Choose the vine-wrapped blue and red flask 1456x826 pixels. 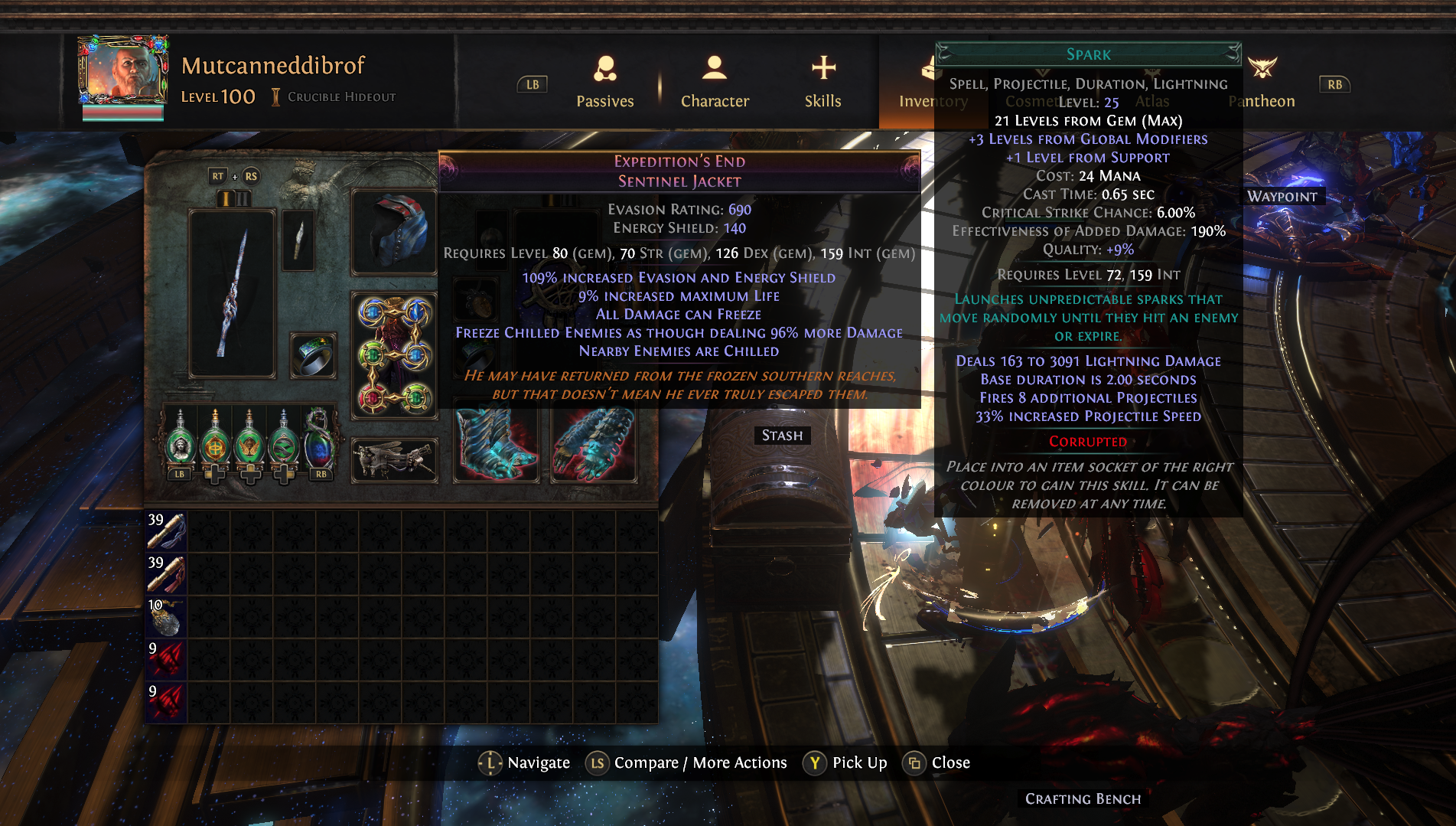[319, 441]
